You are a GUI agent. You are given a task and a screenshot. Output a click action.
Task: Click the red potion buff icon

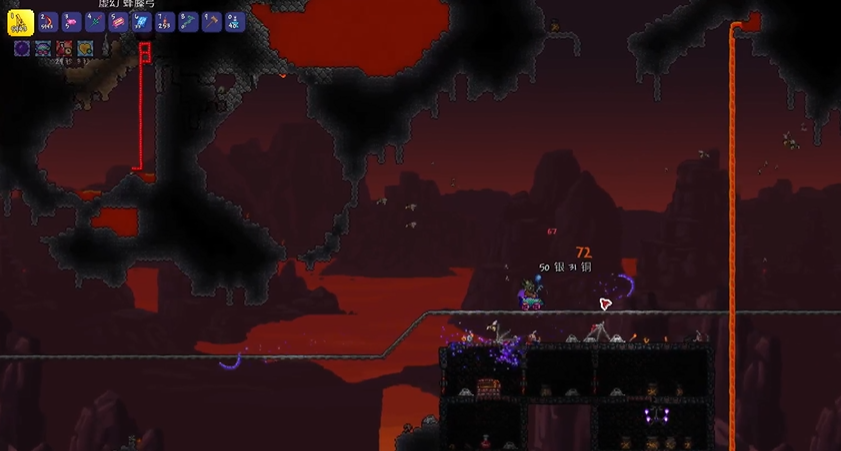(x=64, y=47)
